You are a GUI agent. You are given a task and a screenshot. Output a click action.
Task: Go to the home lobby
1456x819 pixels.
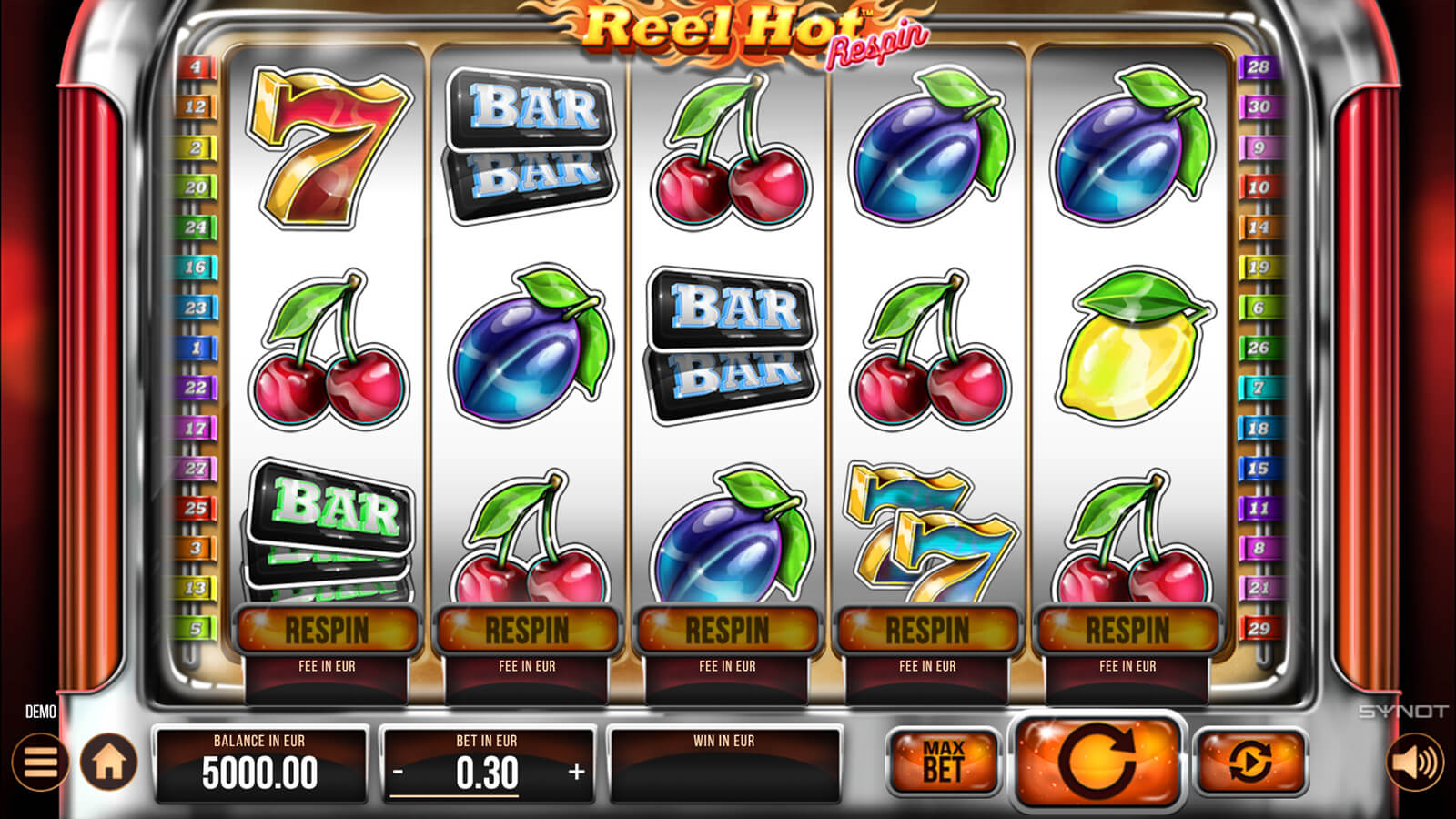[109, 762]
